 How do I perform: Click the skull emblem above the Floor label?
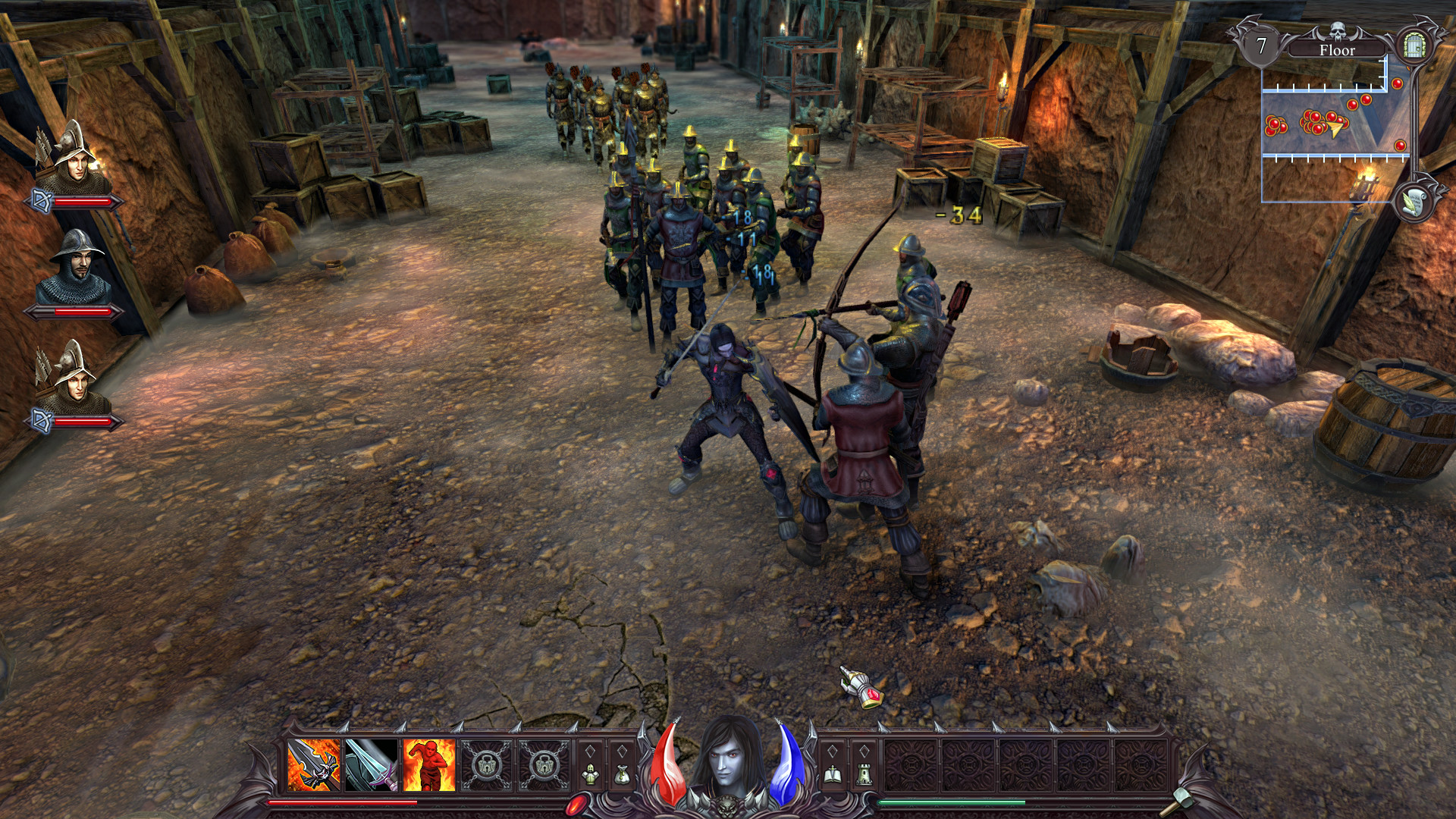point(1336,31)
